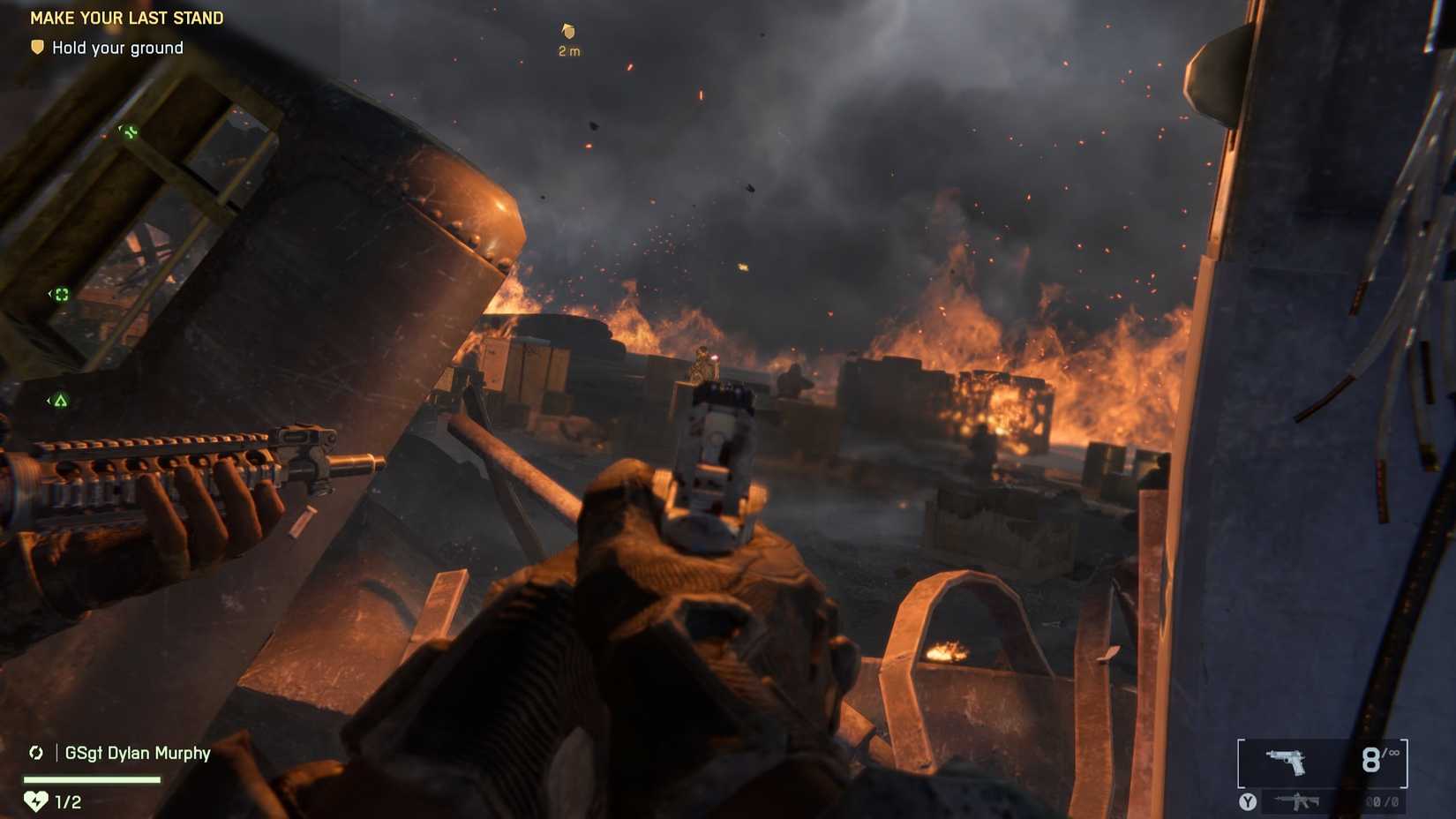This screenshot has height=819, width=1456.
Task: Click the 00/0 reserve ammo readout
Action: point(1385,802)
